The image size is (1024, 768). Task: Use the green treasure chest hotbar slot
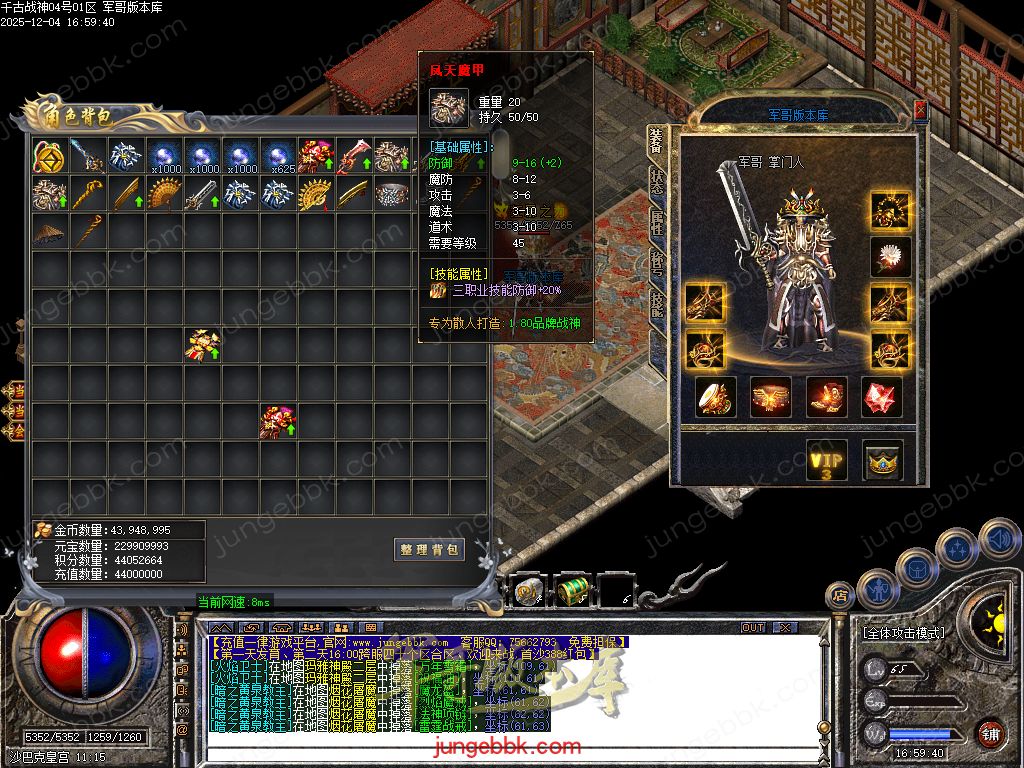(573, 591)
